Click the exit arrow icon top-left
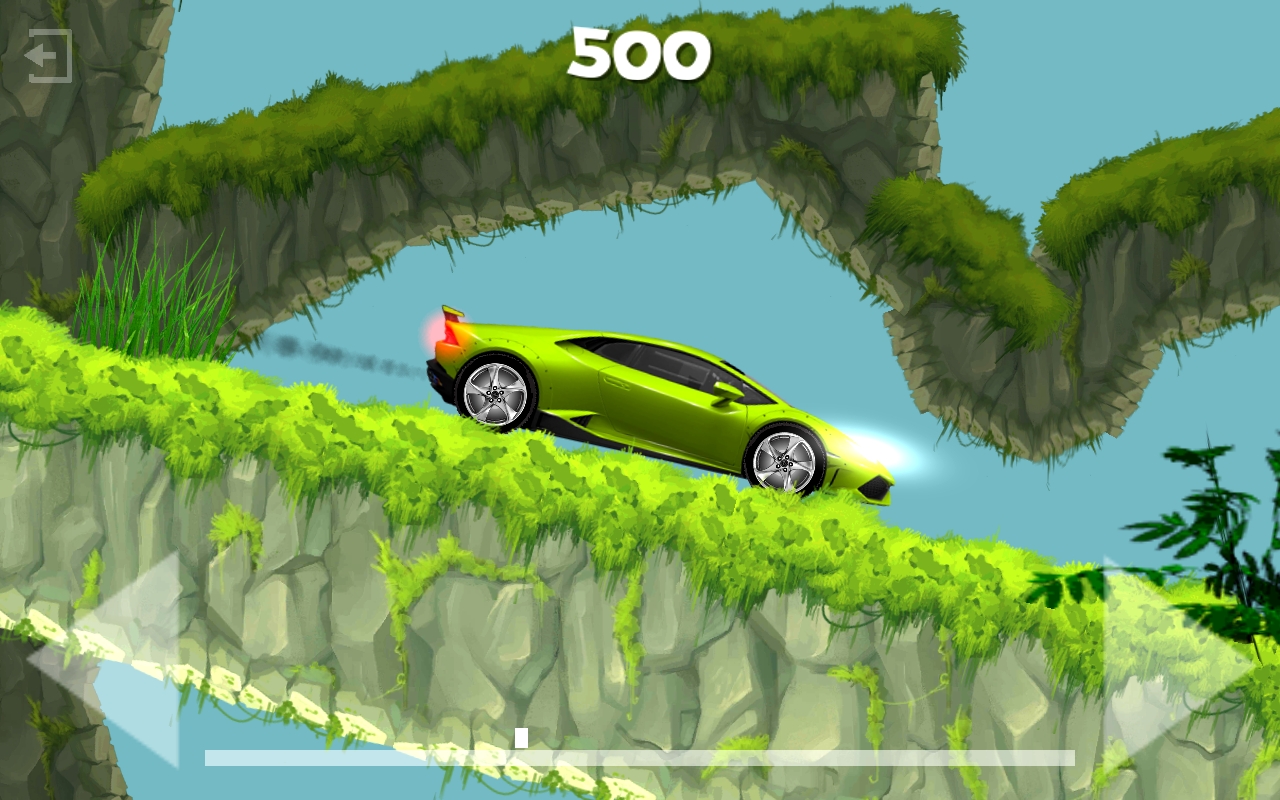The height and width of the screenshot is (800, 1280). point(50,56)
